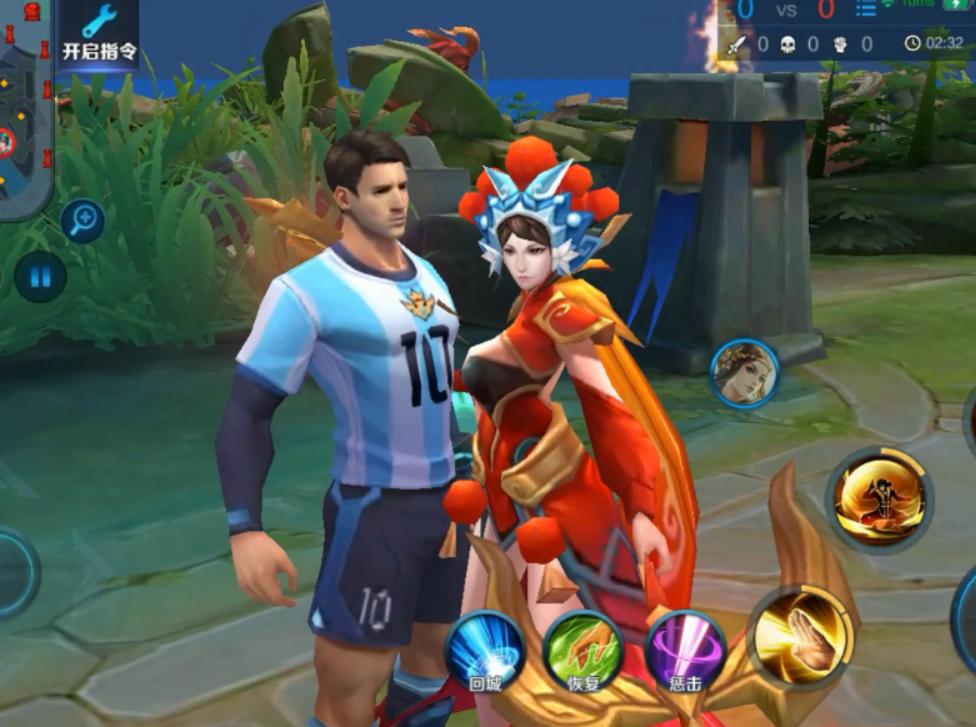
Task: Select the female hero portrait icon
Action: pos(745,373)
